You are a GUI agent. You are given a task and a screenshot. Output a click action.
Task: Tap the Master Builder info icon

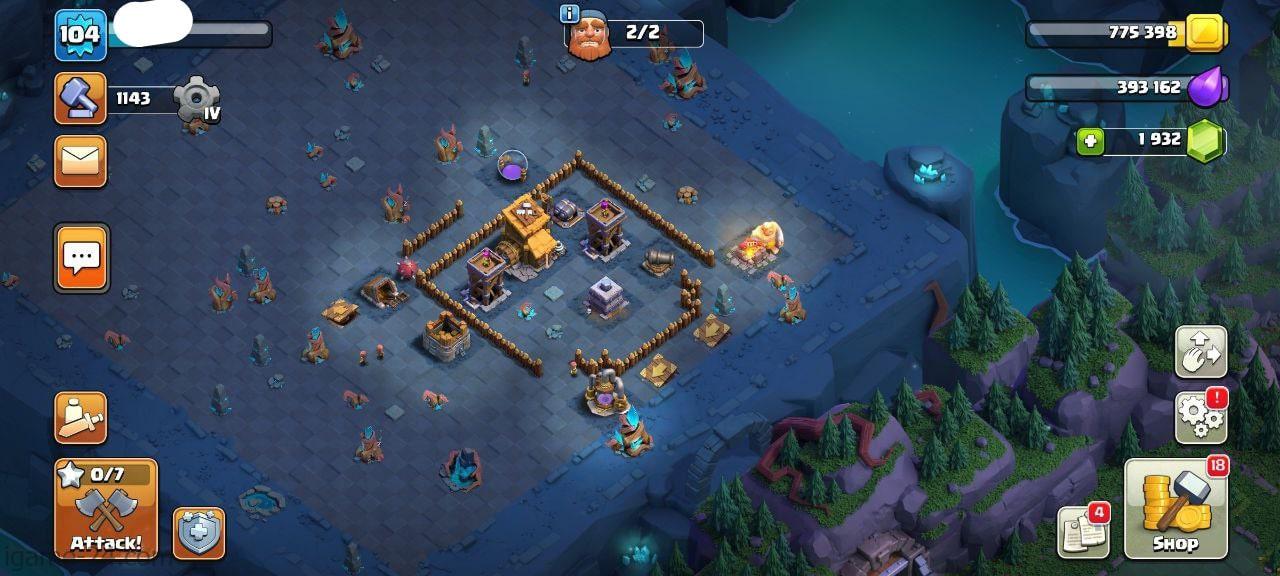570,14
